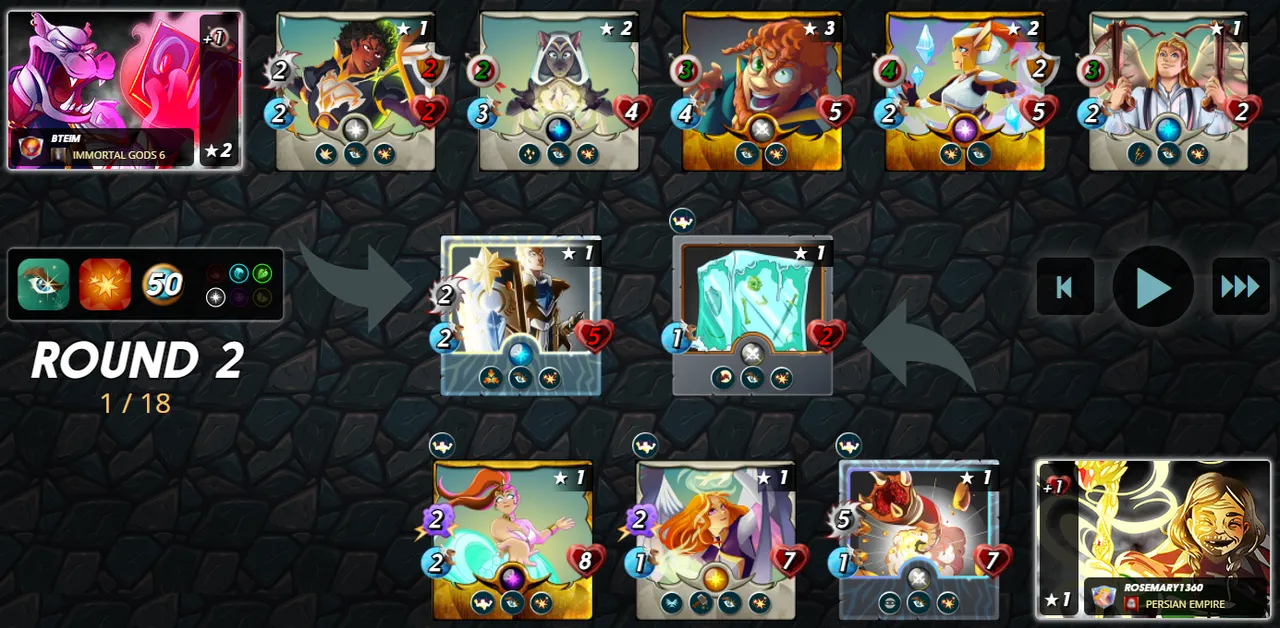Fast-forward to the battle end
This screenshot has width=1280, height=628.
tap(1240, 287)
